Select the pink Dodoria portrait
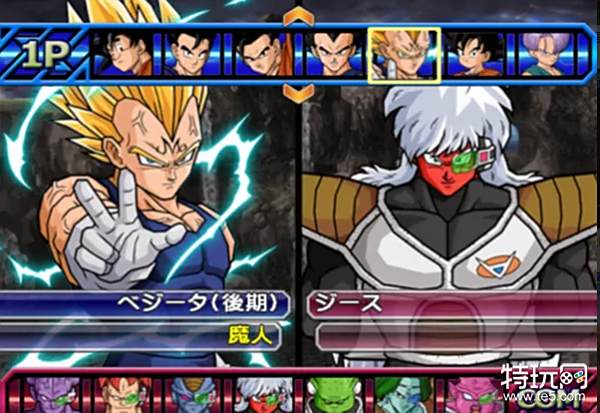Viewport: 600px width, 413px height. click(465, 394)
